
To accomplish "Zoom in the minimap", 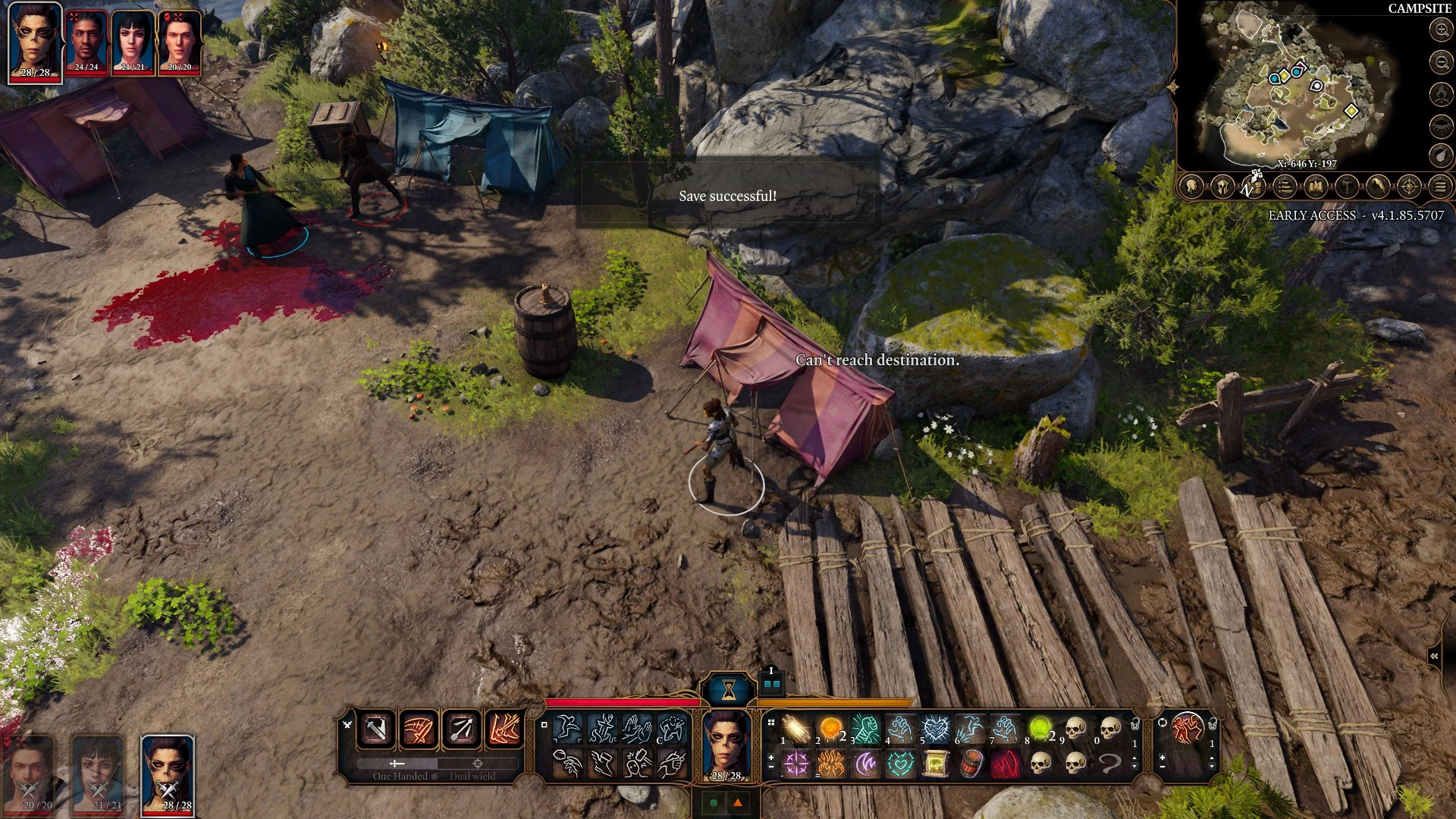I will (1441, 30).
